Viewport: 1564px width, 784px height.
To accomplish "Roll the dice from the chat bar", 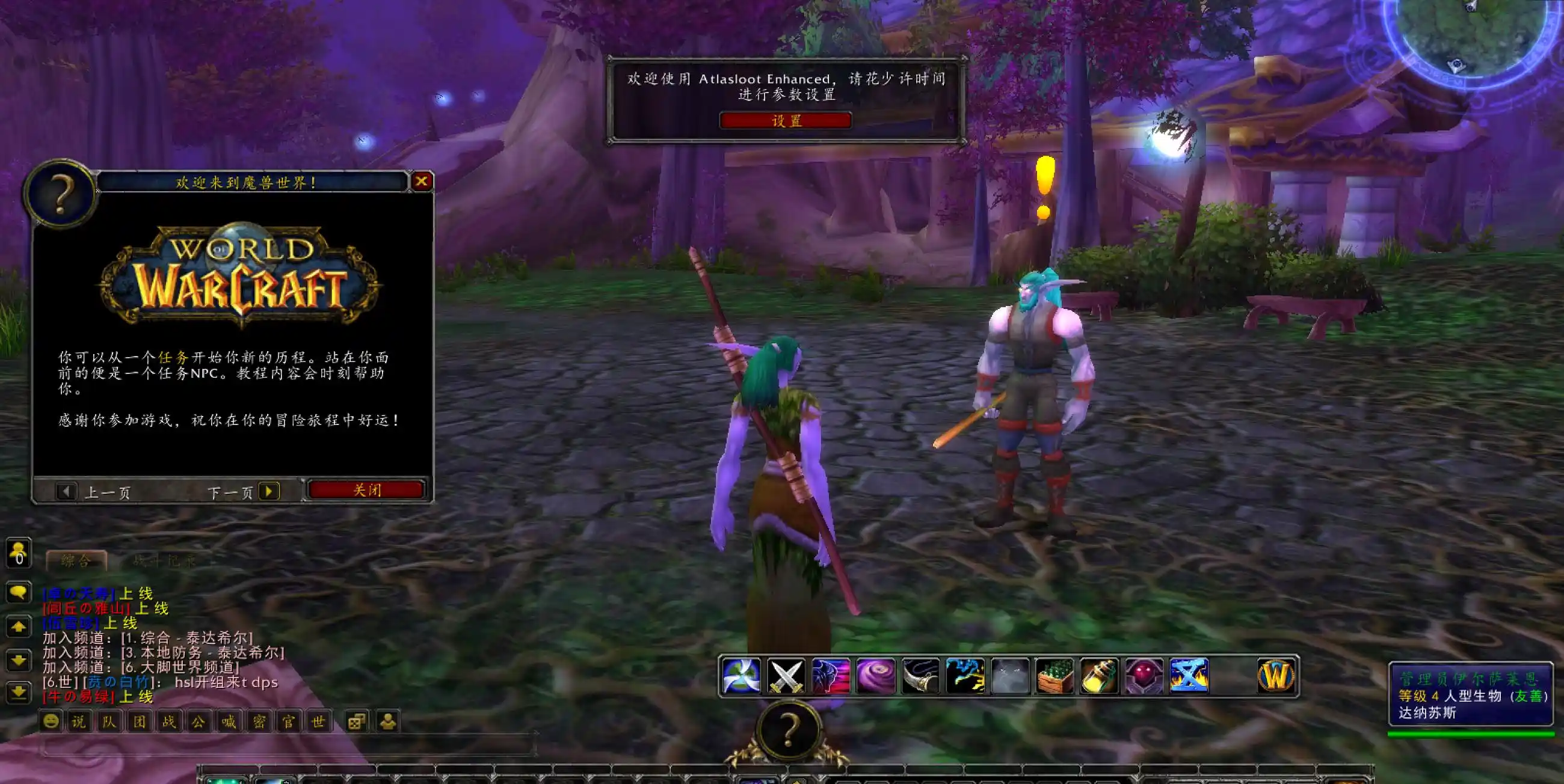I will pos(356,721).
